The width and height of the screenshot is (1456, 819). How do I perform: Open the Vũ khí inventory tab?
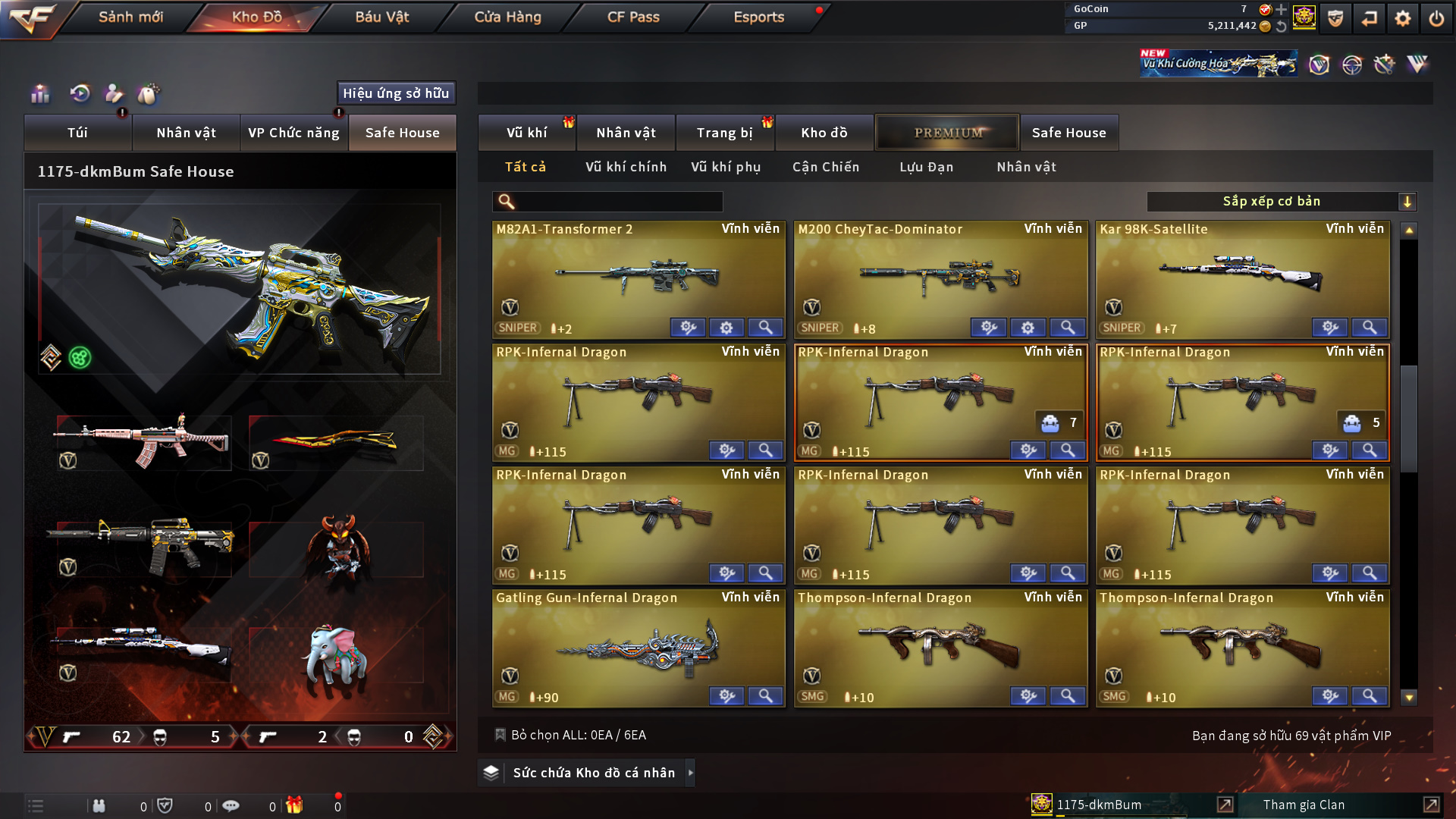click(x=526, y=133)
